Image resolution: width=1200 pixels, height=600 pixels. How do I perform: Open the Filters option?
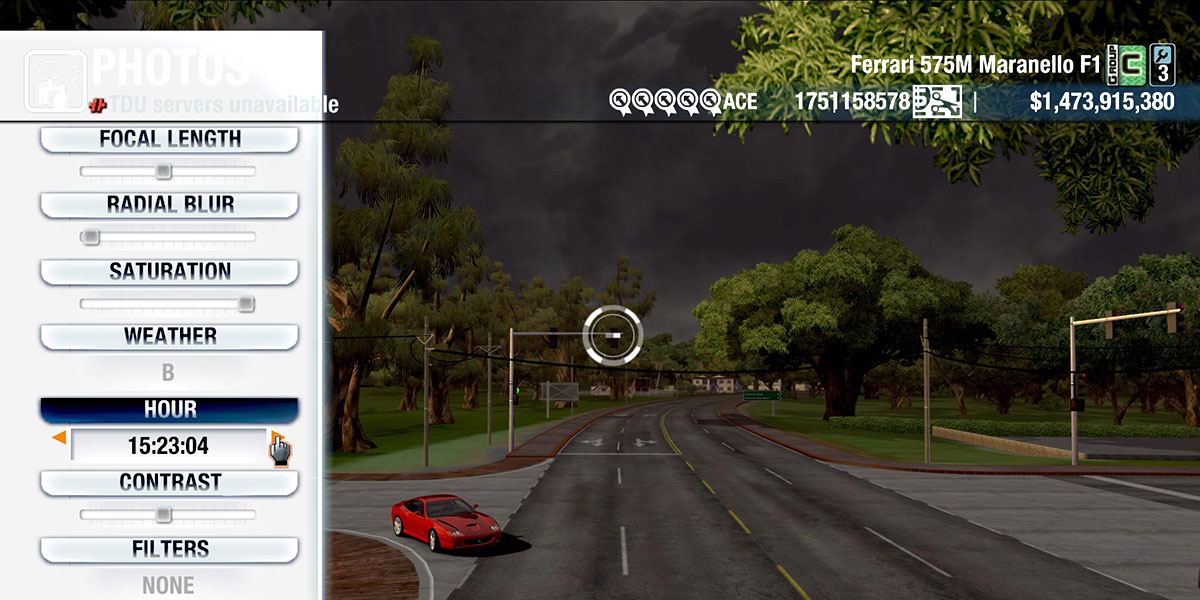coord(169,549)
